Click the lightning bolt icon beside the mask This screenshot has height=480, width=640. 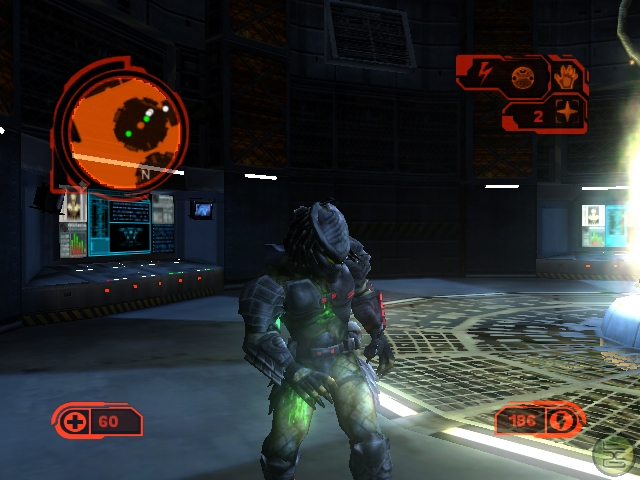point(484,72)
